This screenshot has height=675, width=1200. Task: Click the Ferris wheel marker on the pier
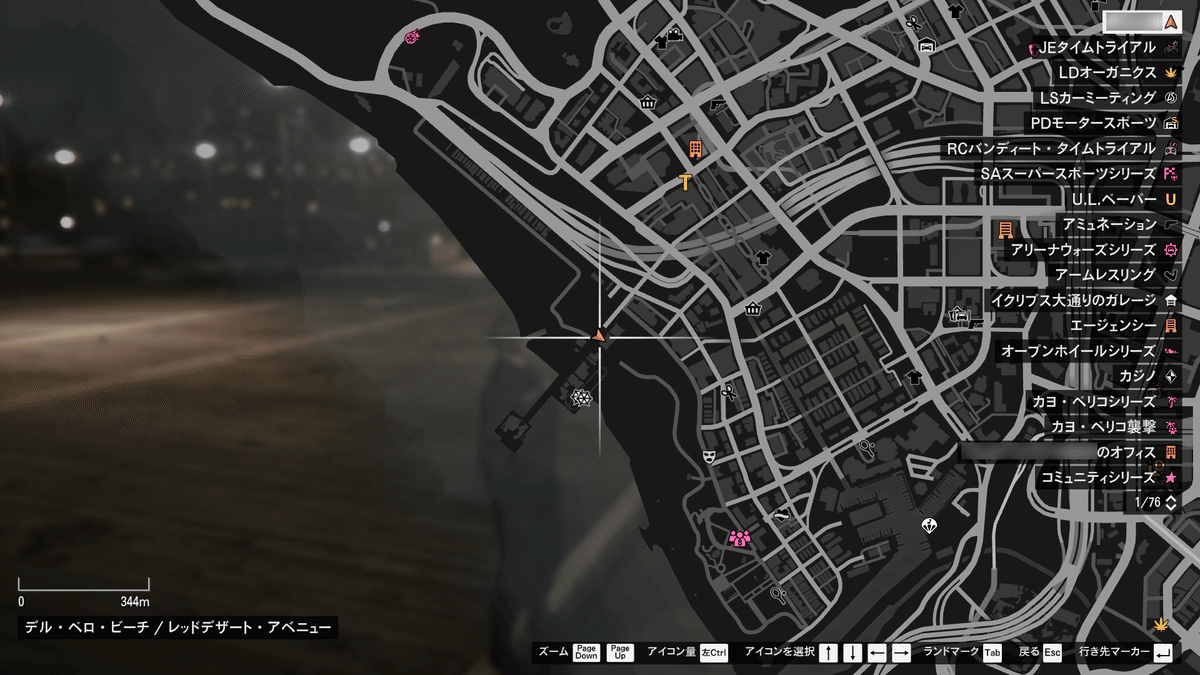[x=580, y=398]
